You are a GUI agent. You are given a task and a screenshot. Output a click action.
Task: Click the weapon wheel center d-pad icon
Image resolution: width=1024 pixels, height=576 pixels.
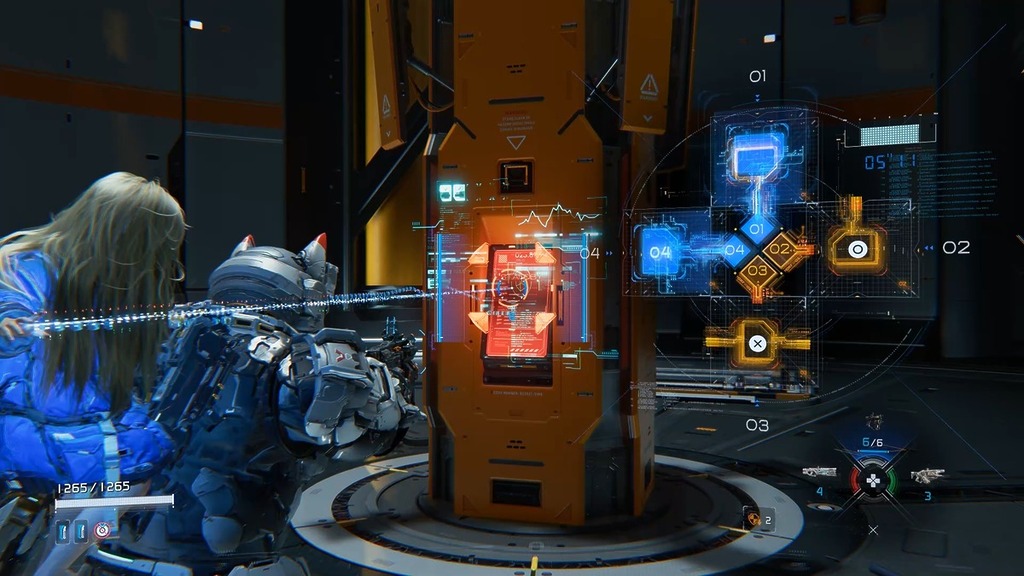[x=873, y=480]
